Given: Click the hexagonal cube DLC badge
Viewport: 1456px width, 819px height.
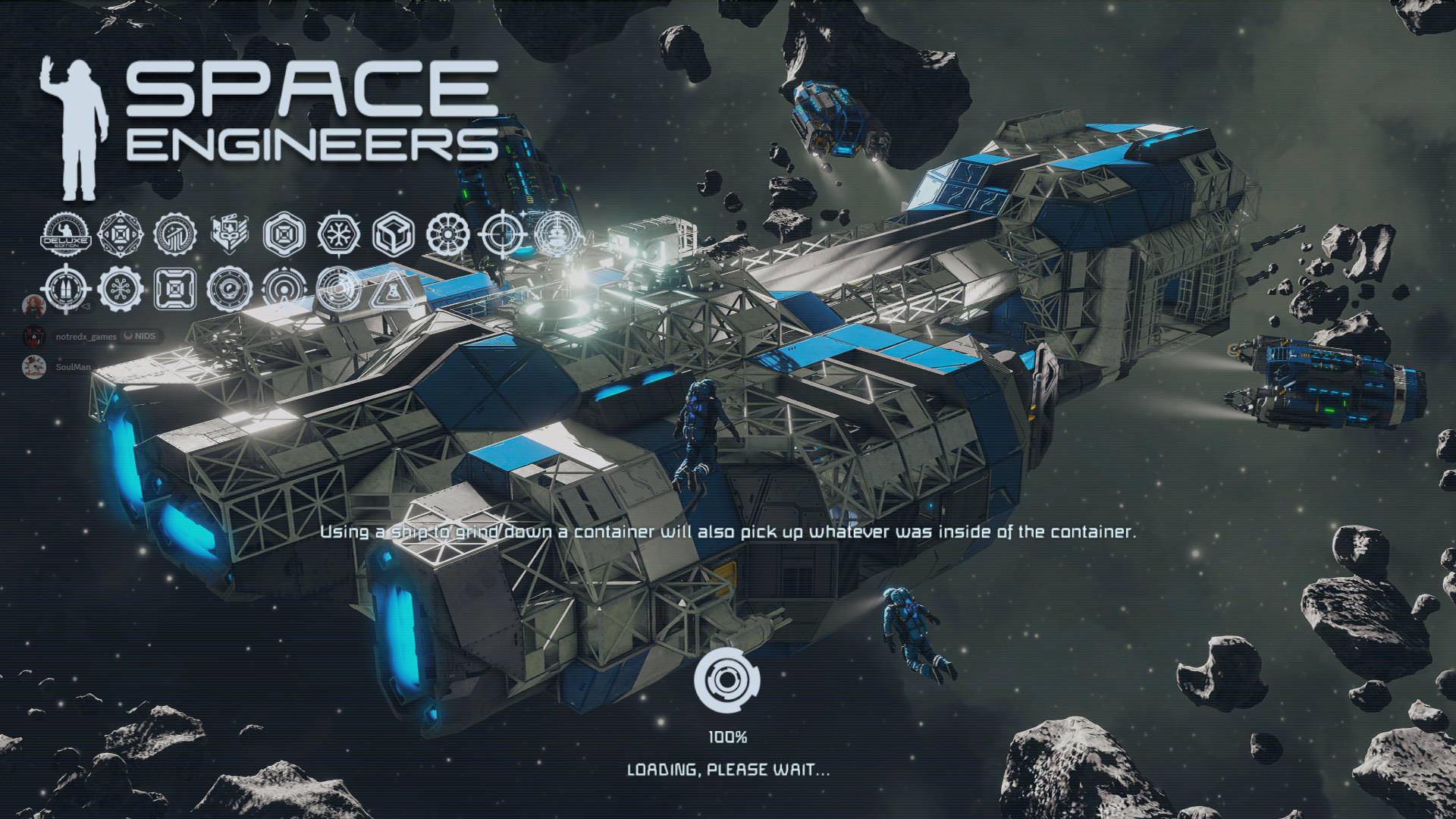Looking at the screenshot, I should click(x=394, y=234).
